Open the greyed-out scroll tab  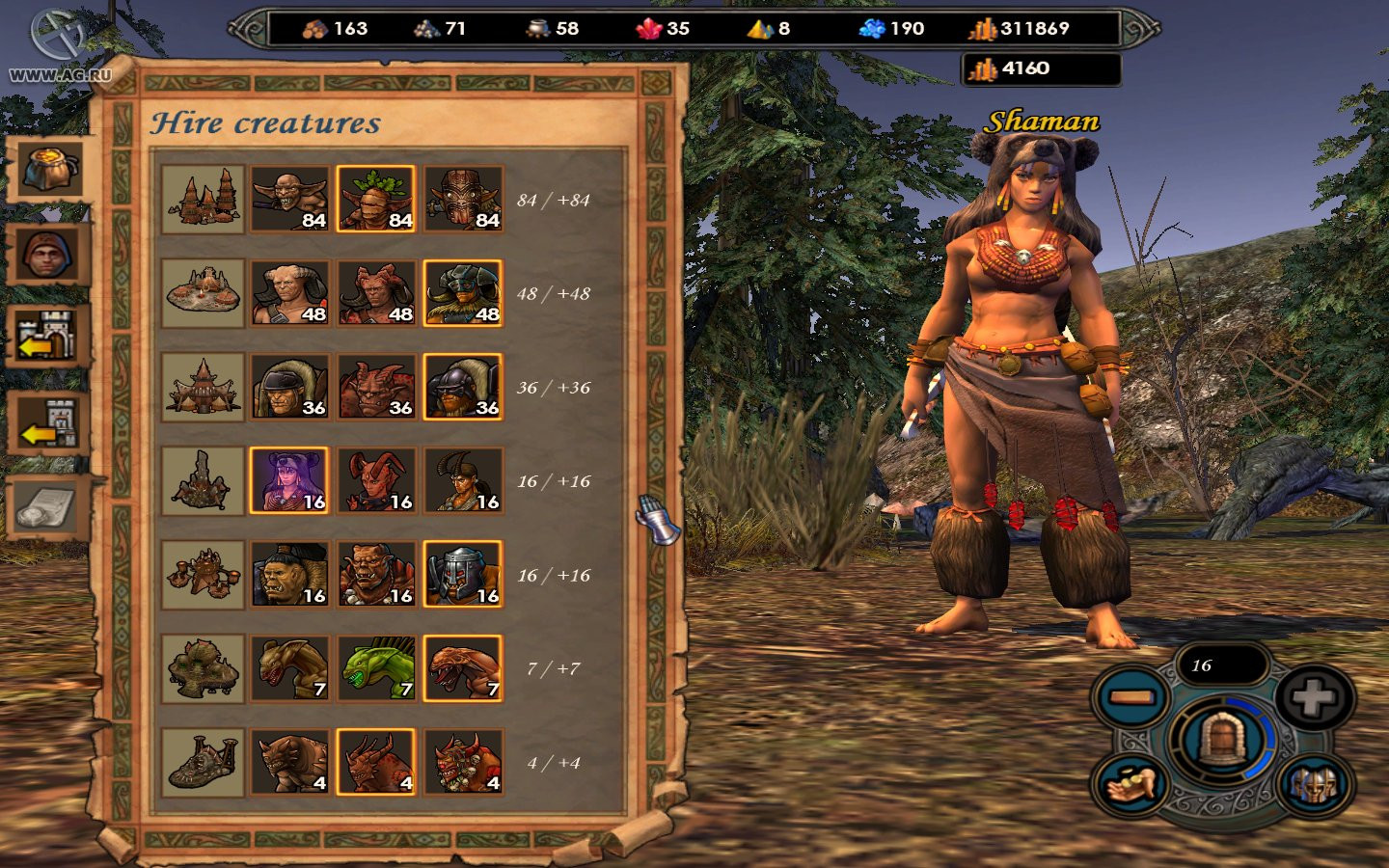50,507
